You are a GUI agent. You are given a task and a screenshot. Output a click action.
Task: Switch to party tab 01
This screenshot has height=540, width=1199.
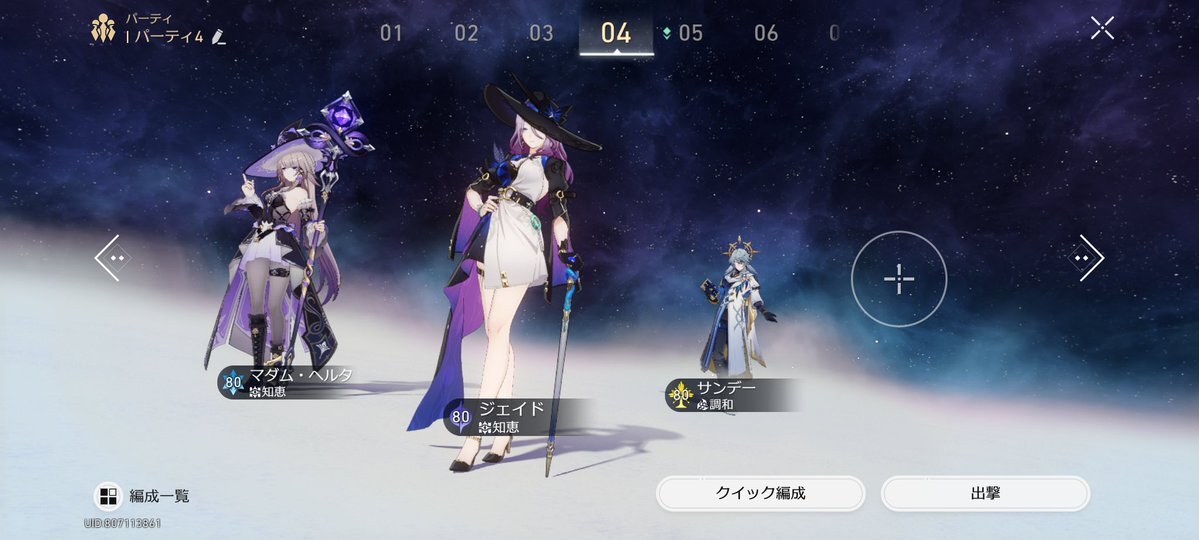391,33
